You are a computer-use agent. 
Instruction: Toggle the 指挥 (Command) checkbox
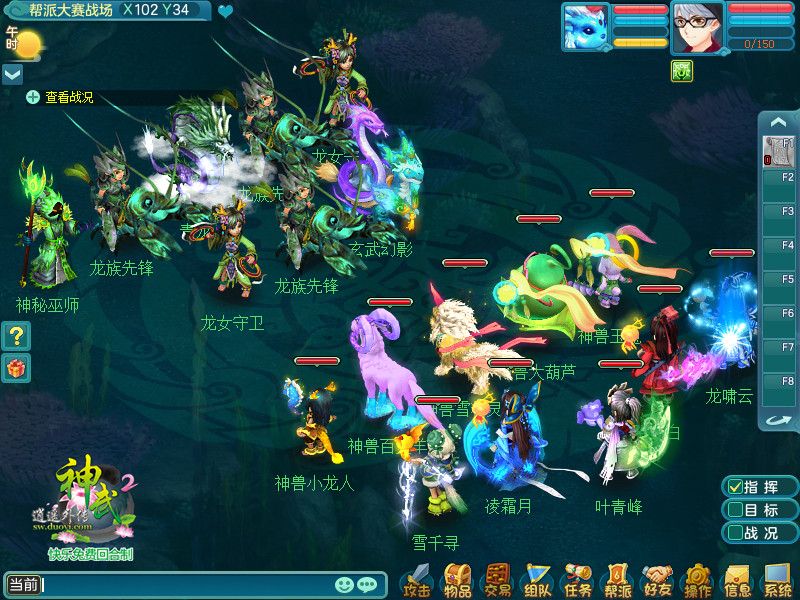click(x=735, y=487)
